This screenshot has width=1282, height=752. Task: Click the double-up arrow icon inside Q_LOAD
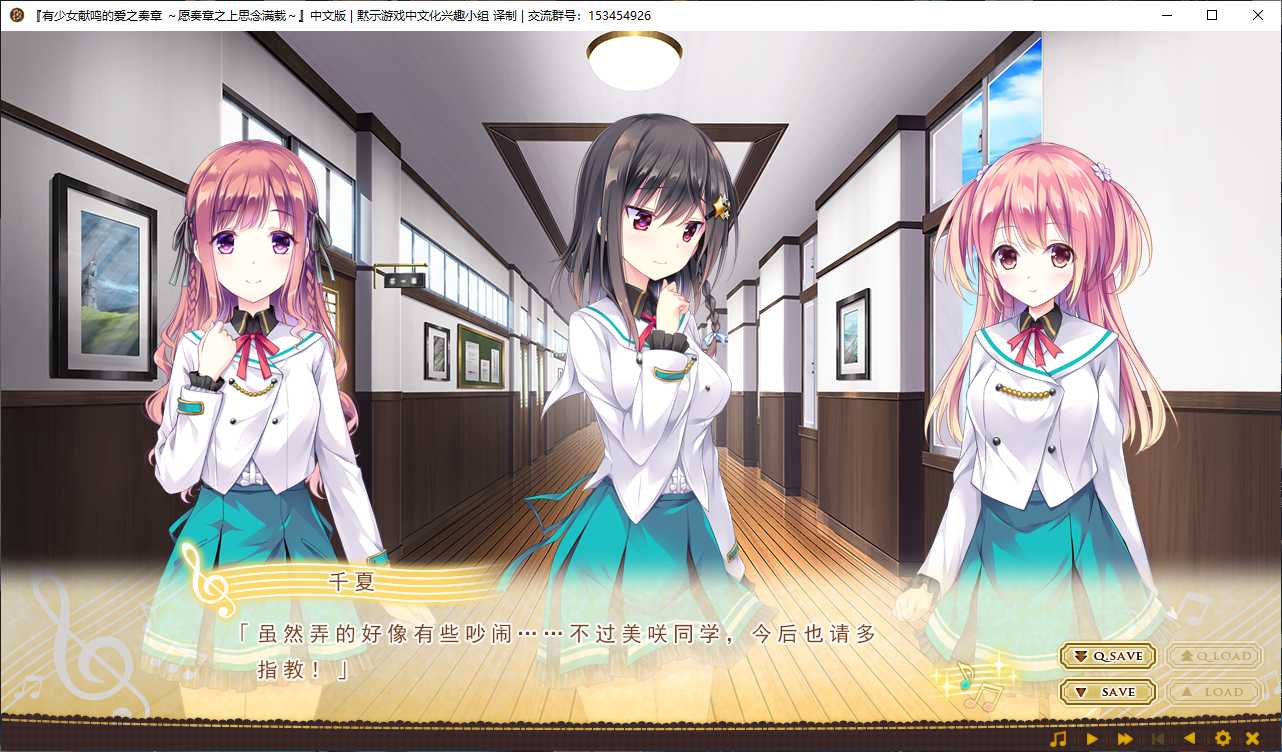(1189, 656)
